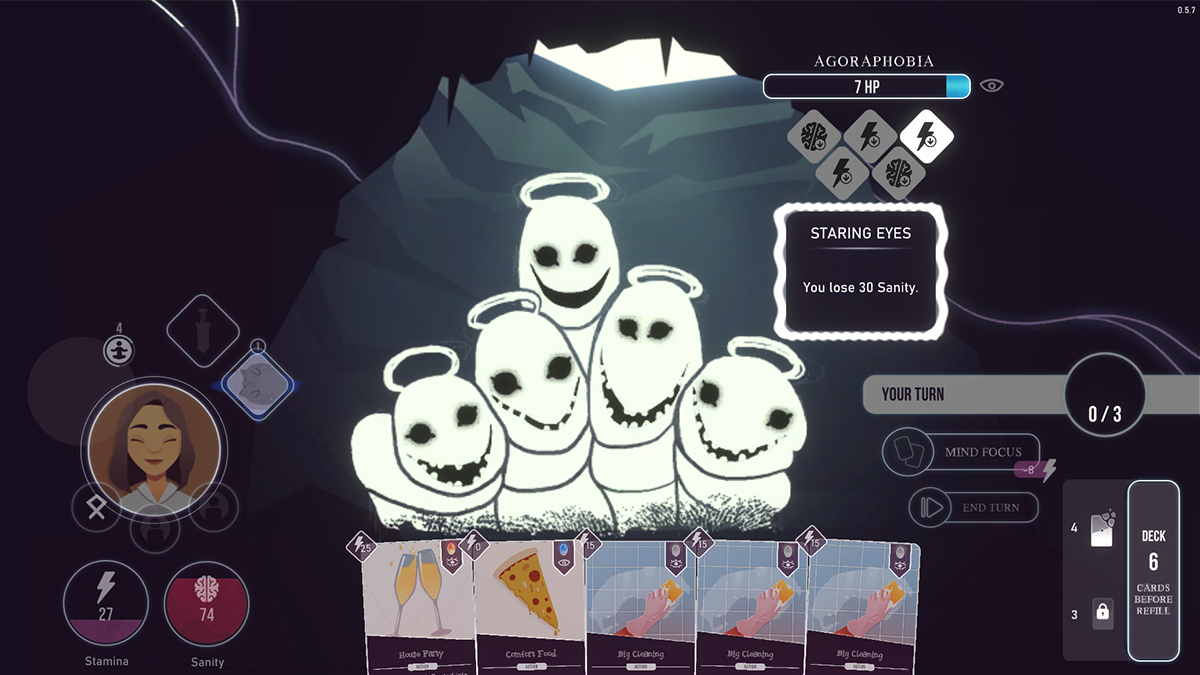This screenshot has height=675, width=1200.
Task: Open the discard pile card icon
Action: coord(1101,528)
